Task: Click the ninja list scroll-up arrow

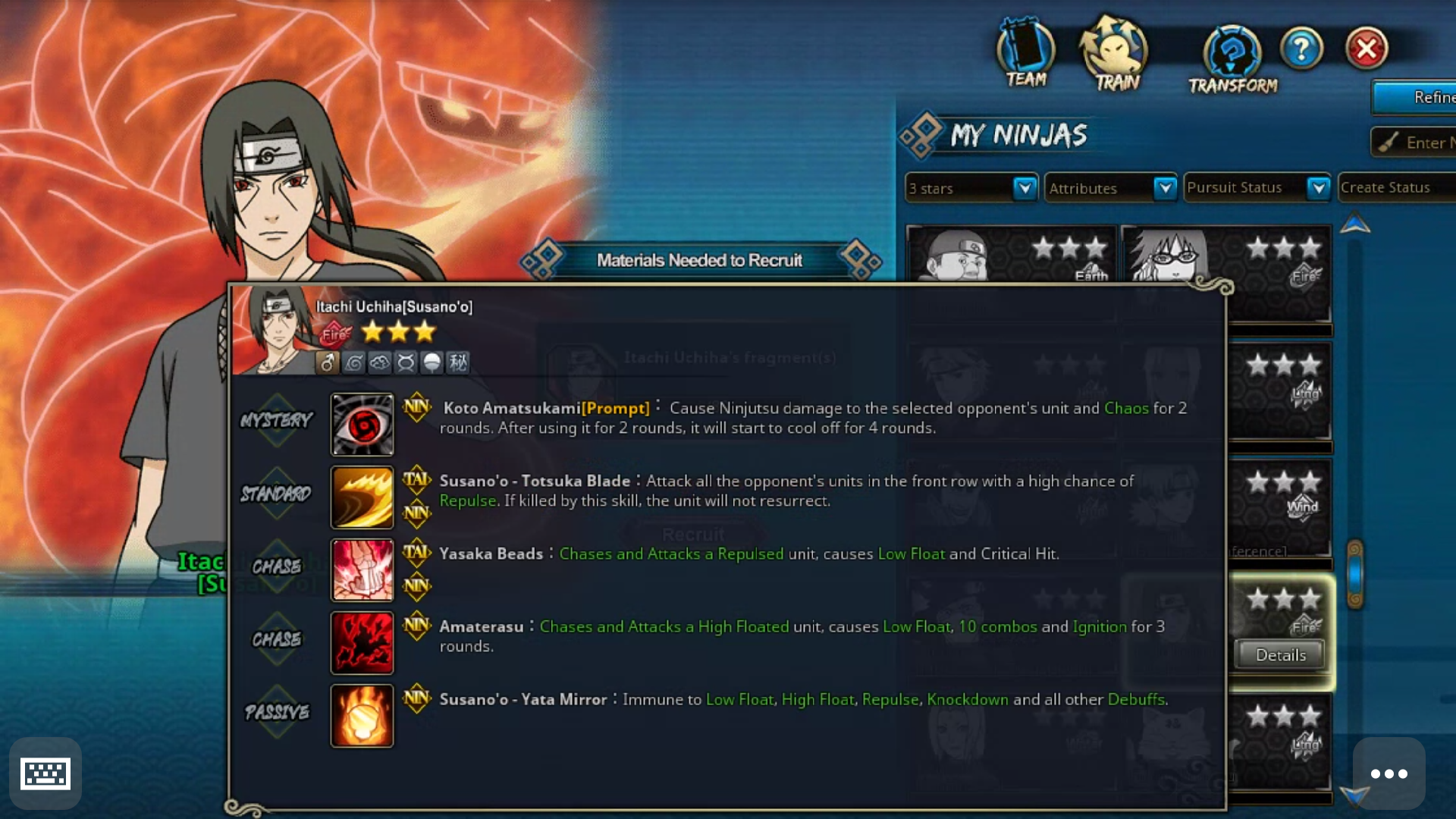Action: pos(1354,224)
